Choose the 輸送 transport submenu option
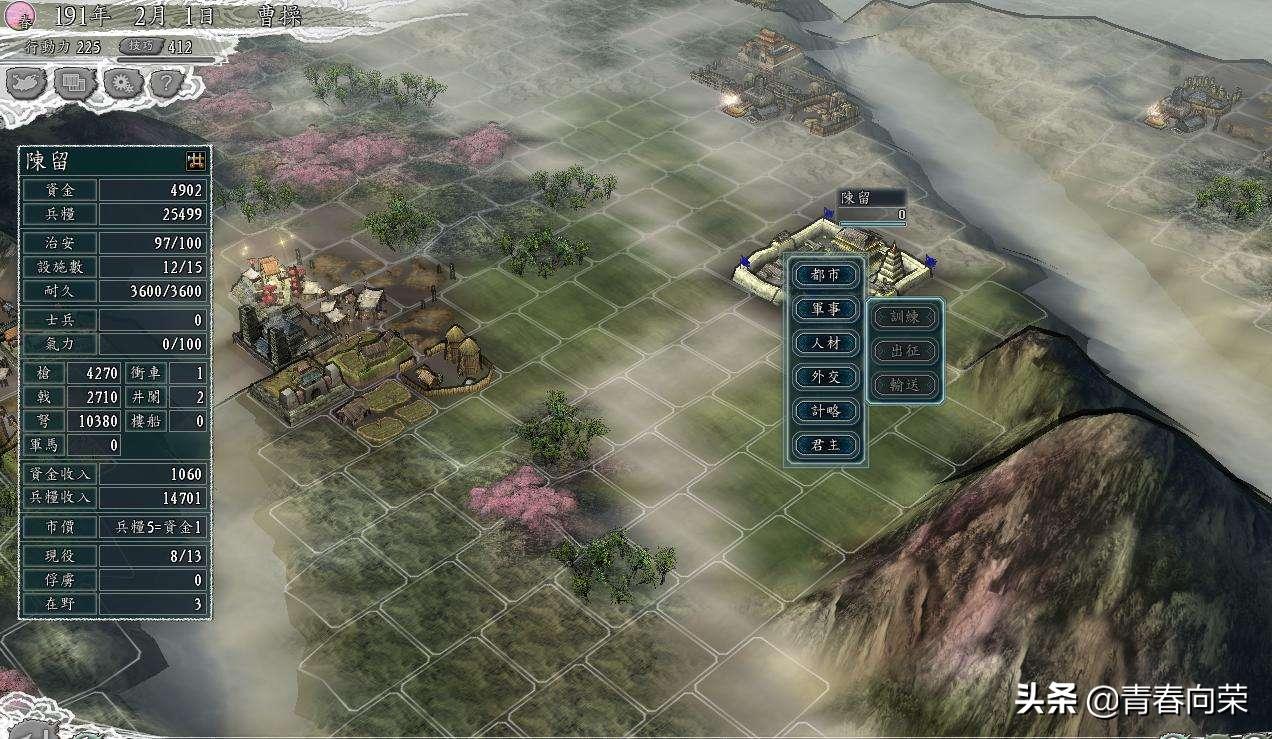1272x739 pixels. pos(904,385)
